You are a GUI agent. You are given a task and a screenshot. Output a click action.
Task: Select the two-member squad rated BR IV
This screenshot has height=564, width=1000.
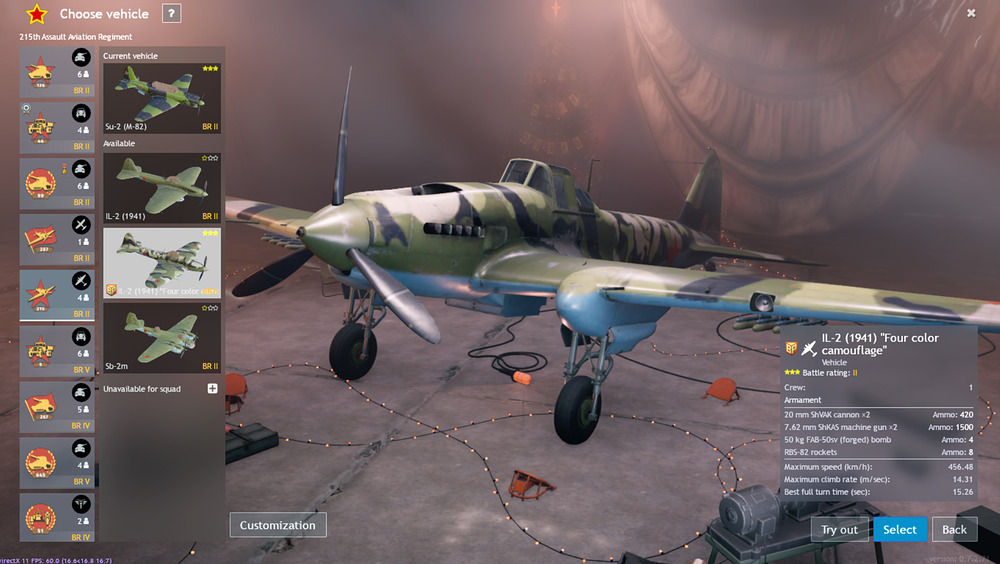(x=58, y=517)
